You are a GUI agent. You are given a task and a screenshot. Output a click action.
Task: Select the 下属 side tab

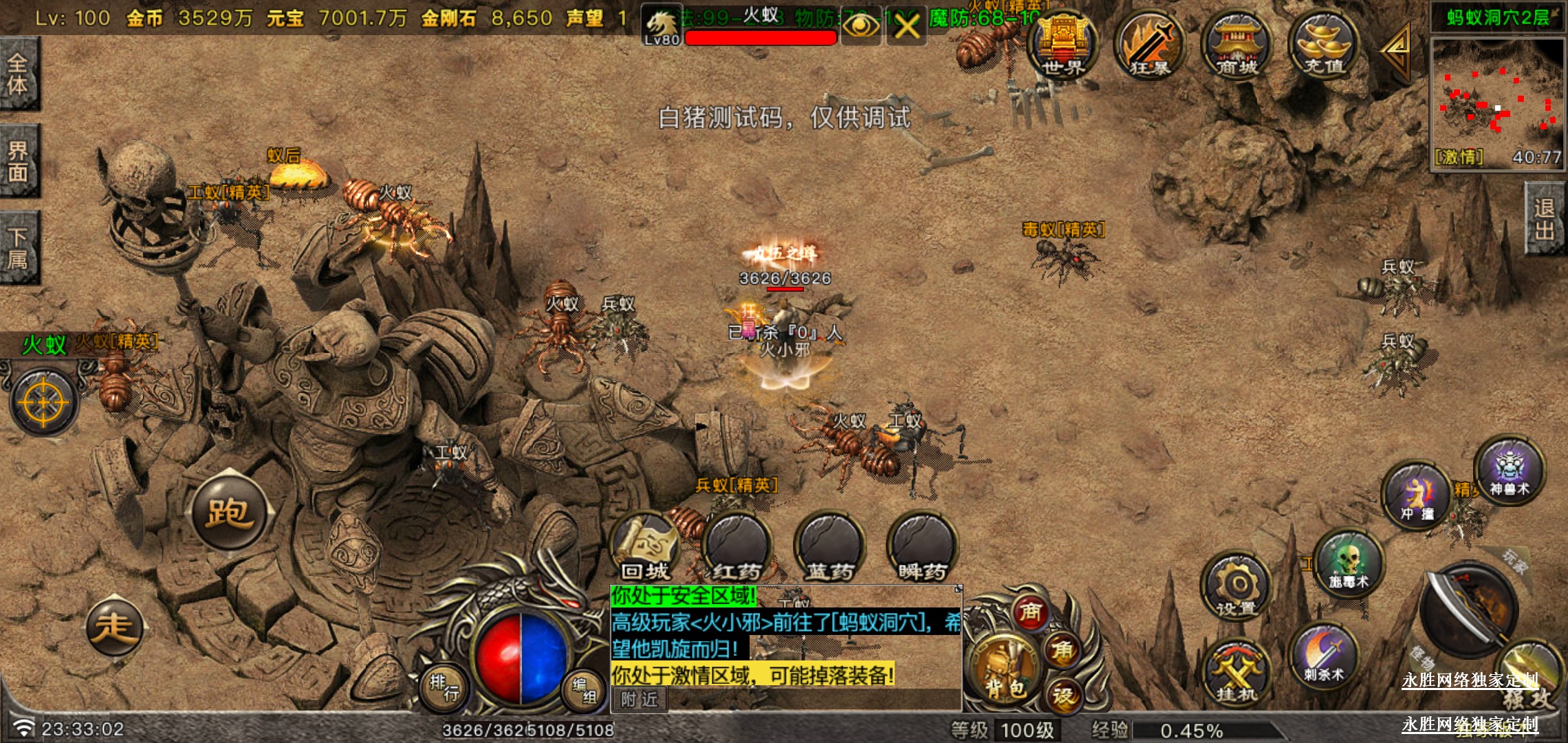19,248
